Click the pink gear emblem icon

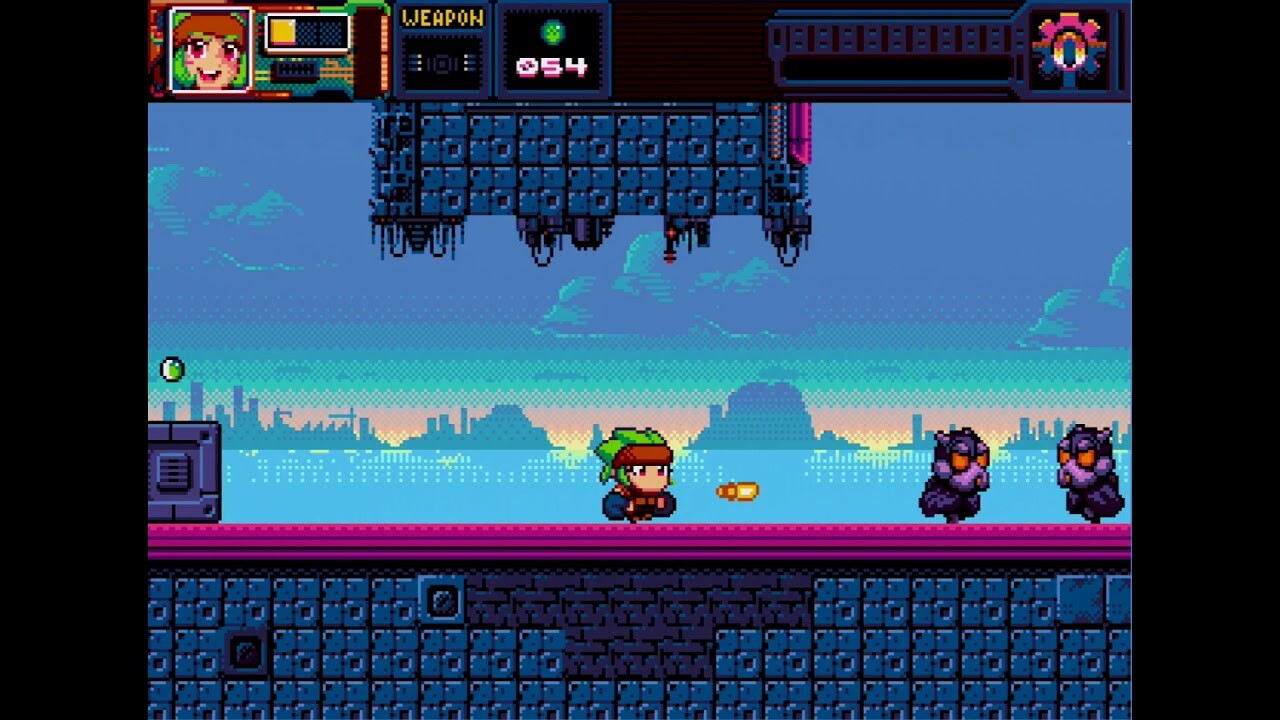[1068, 49]
